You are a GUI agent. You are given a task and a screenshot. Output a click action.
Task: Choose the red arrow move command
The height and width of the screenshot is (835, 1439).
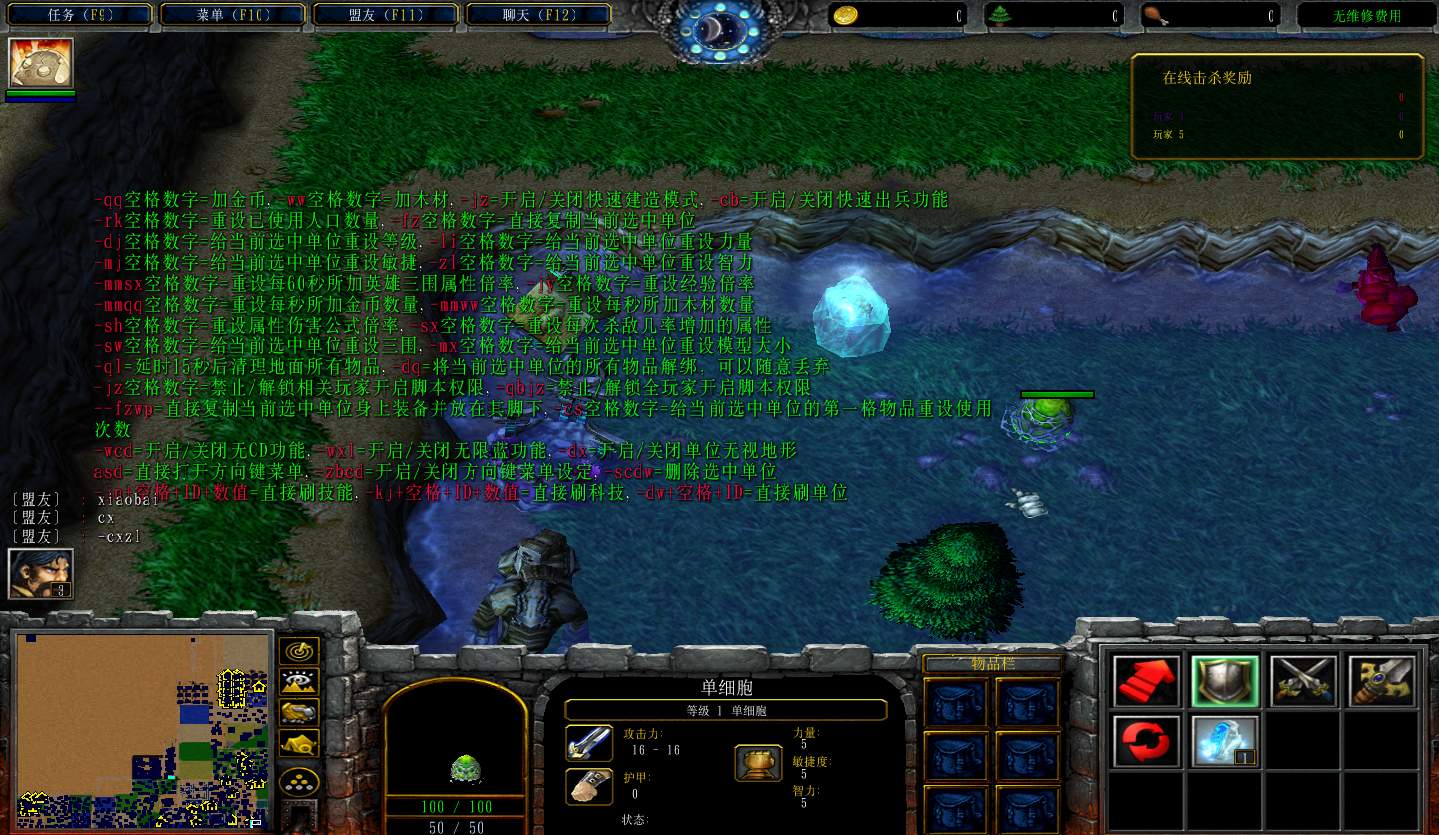[1146, 681]
